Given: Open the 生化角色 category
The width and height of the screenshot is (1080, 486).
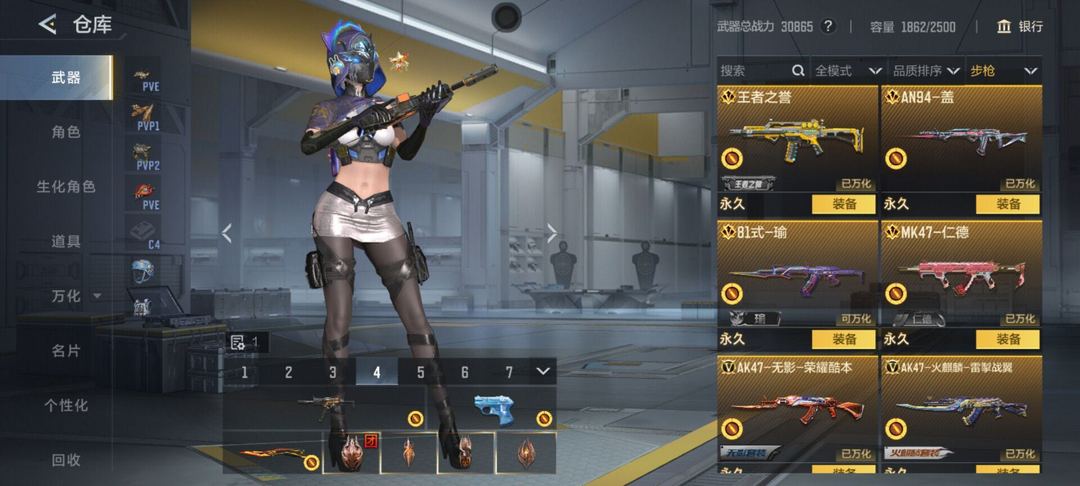Looking at the screenshot, I should 66,187.
